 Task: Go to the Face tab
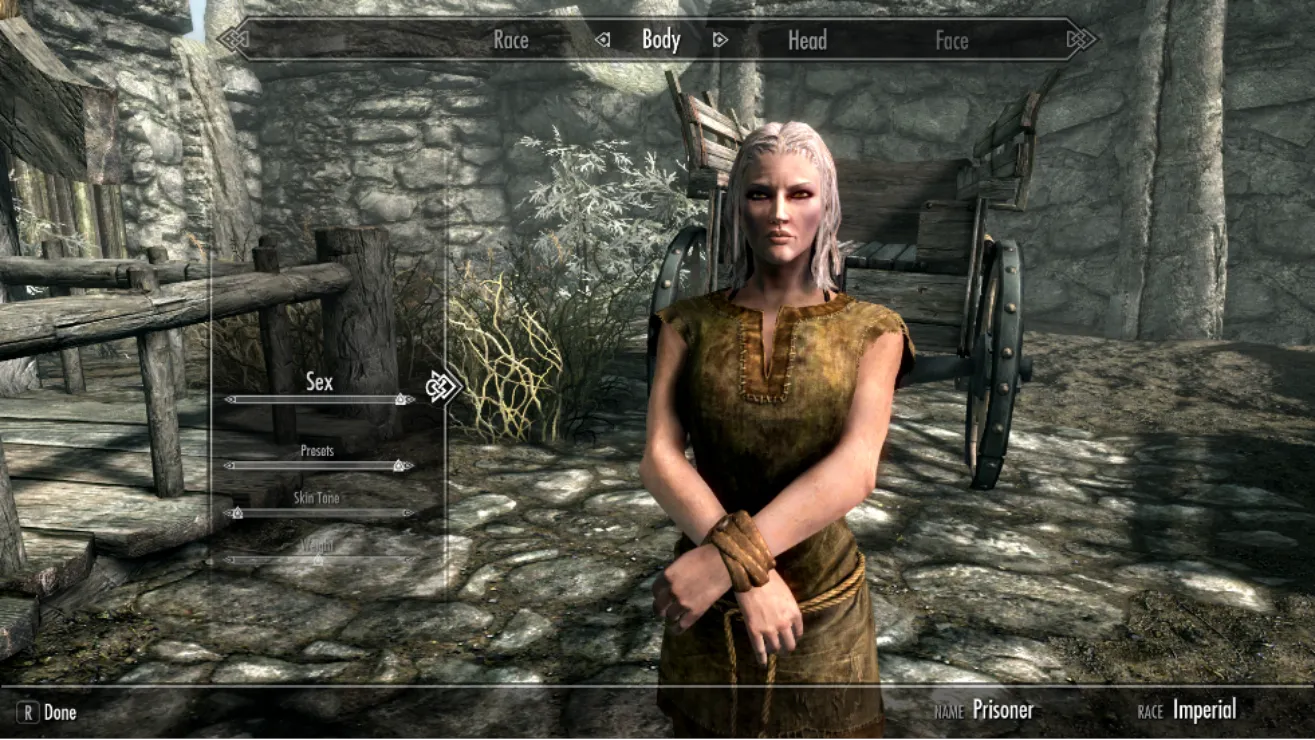click(x=951, y=41)
